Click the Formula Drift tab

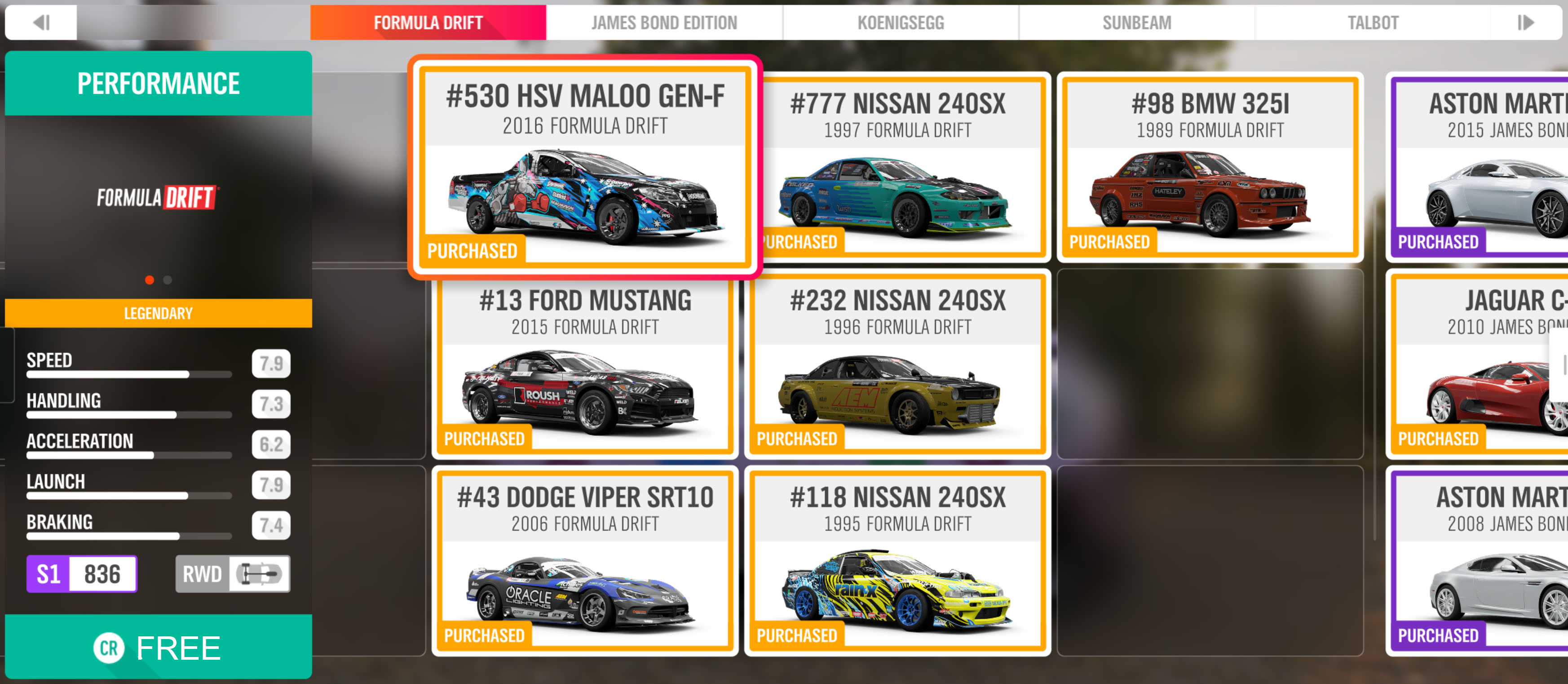428,23
